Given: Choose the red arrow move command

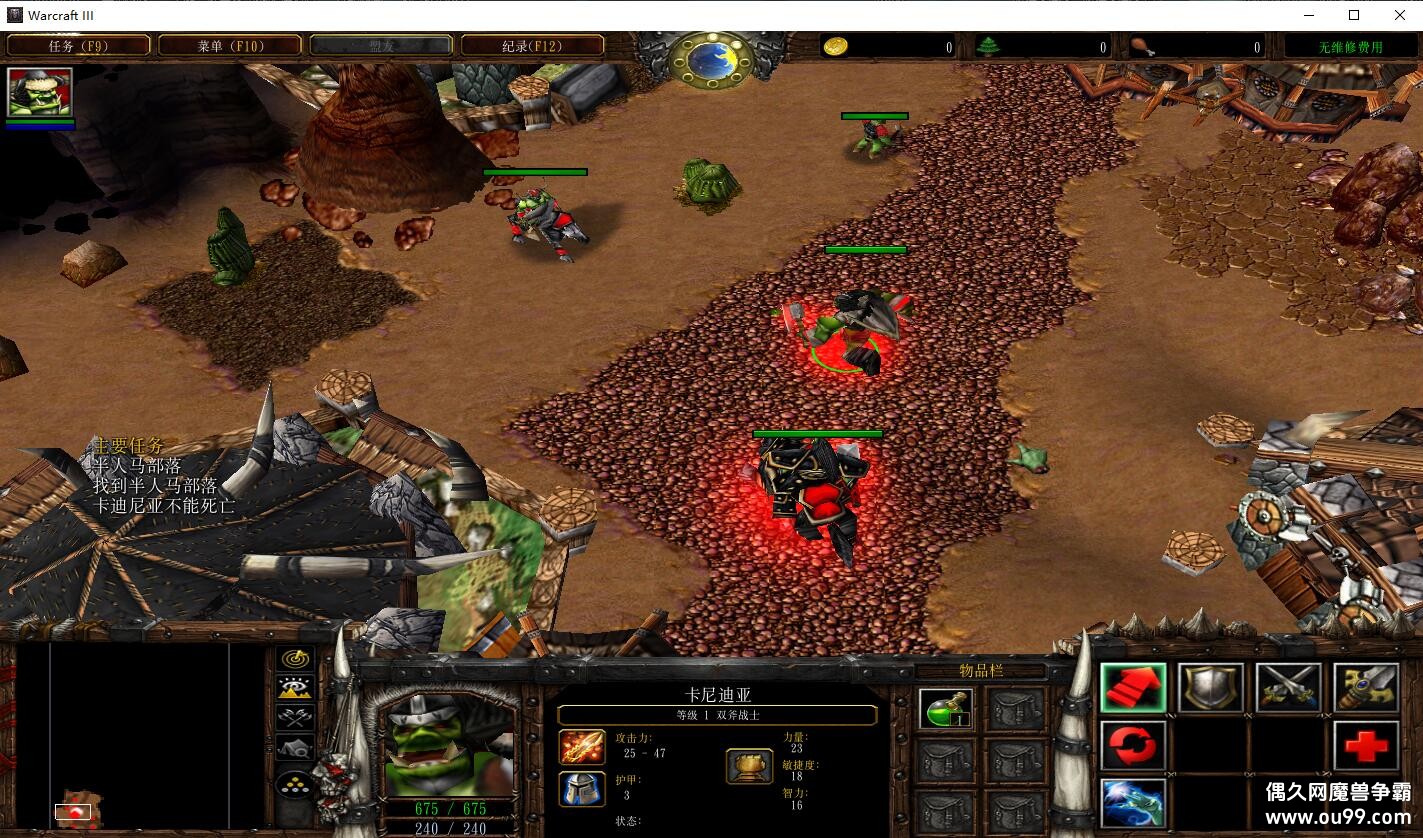Looking at the screenshot, I should point(1133,688).
